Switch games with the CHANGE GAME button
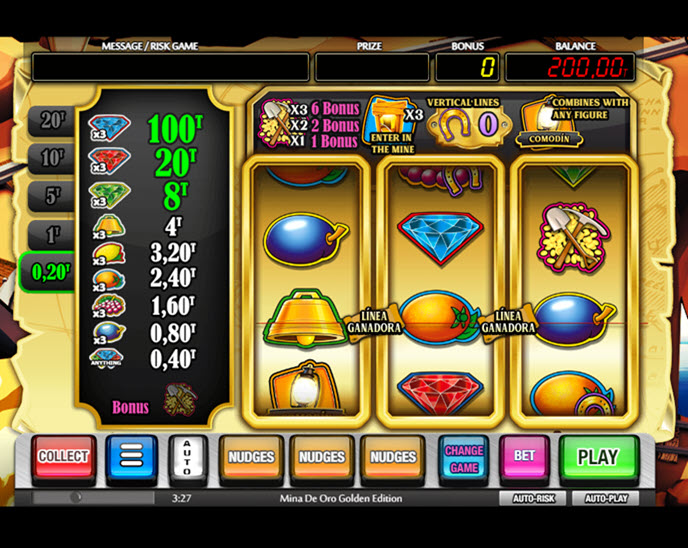The image size is (688, 548). pyautogui.click(x=463, y=458)
